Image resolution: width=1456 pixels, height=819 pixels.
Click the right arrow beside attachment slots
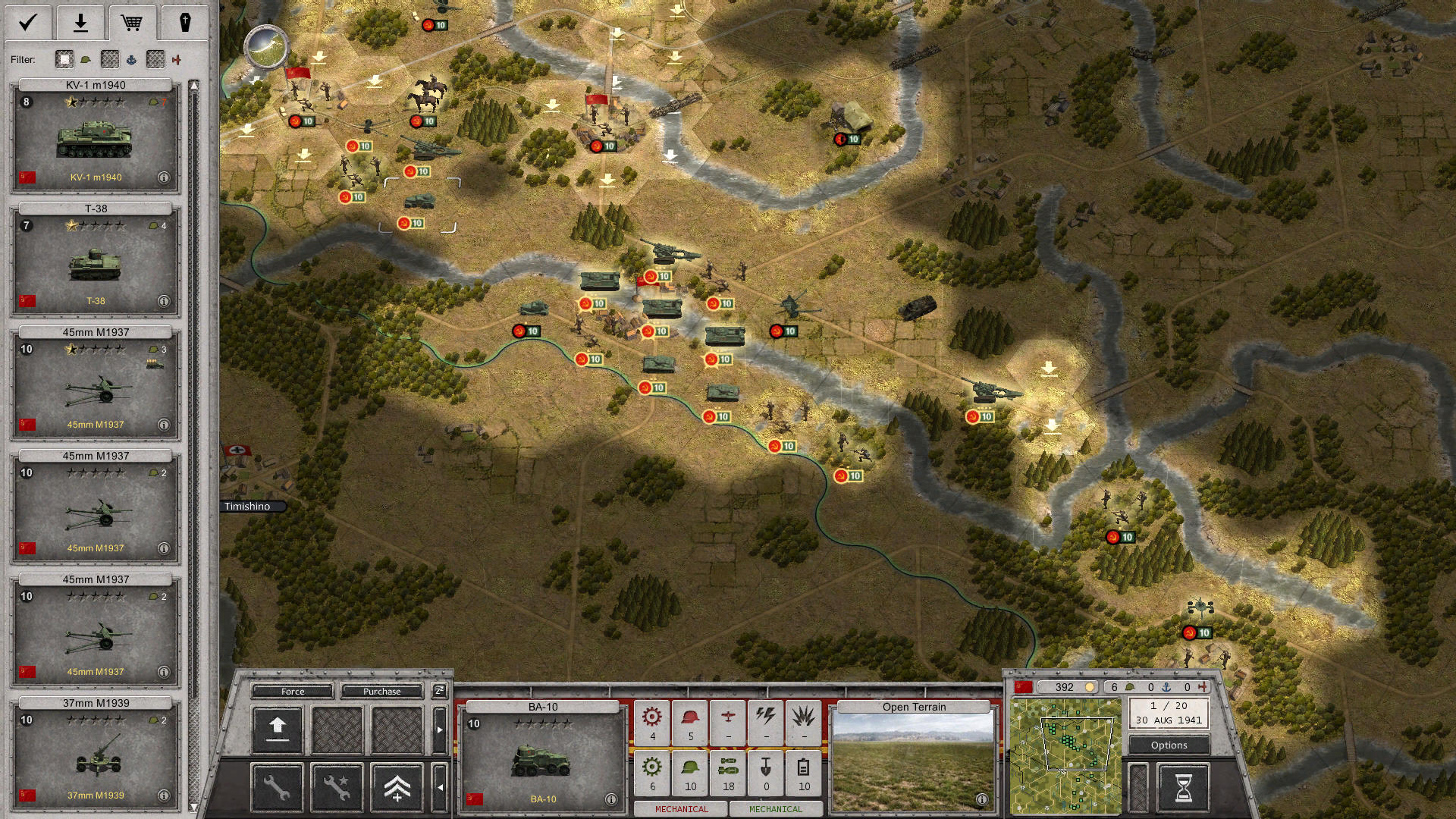(440, 730)
